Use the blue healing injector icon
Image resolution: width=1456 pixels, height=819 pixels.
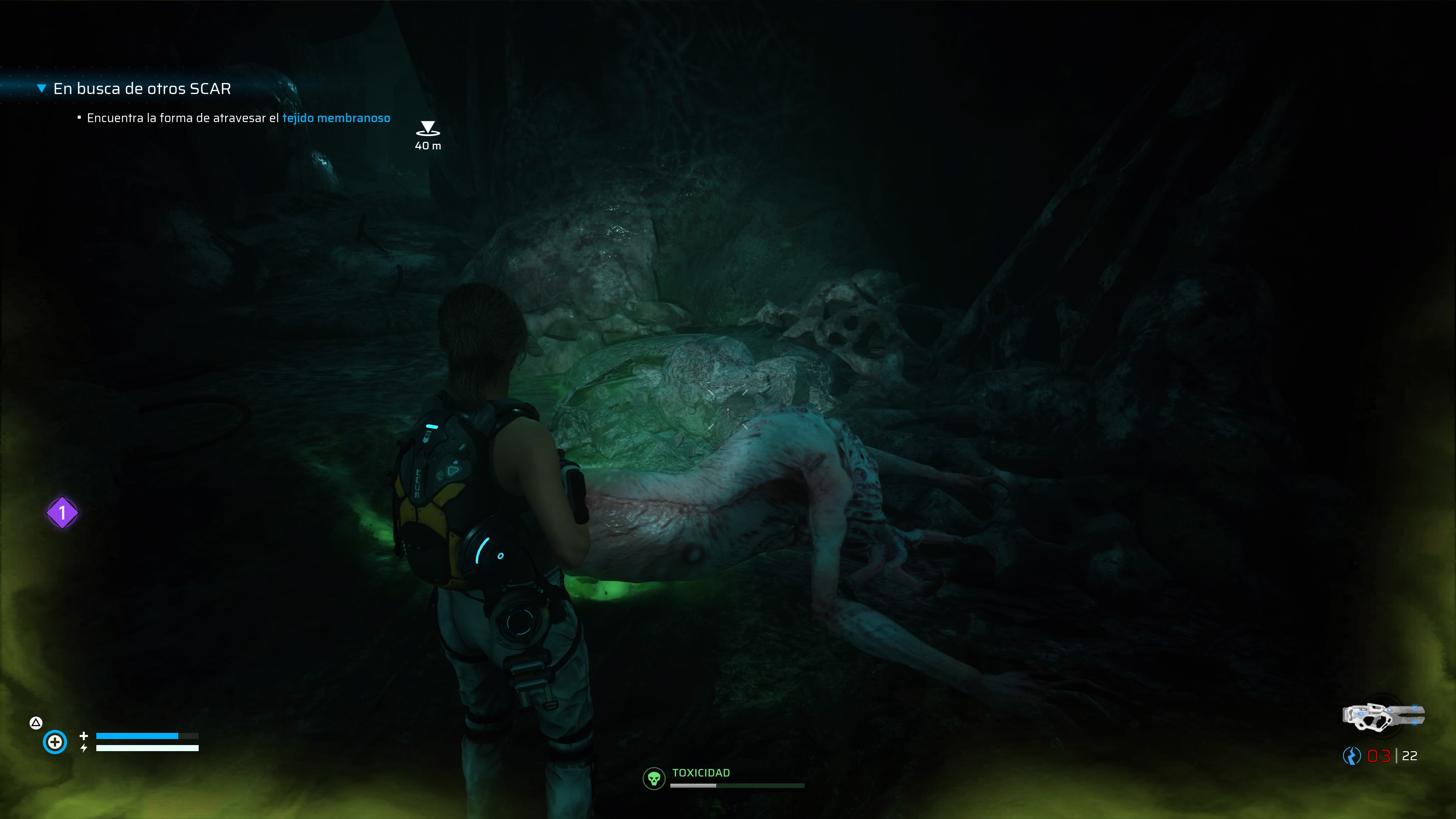pyautogui.click(x=55, y=742)
